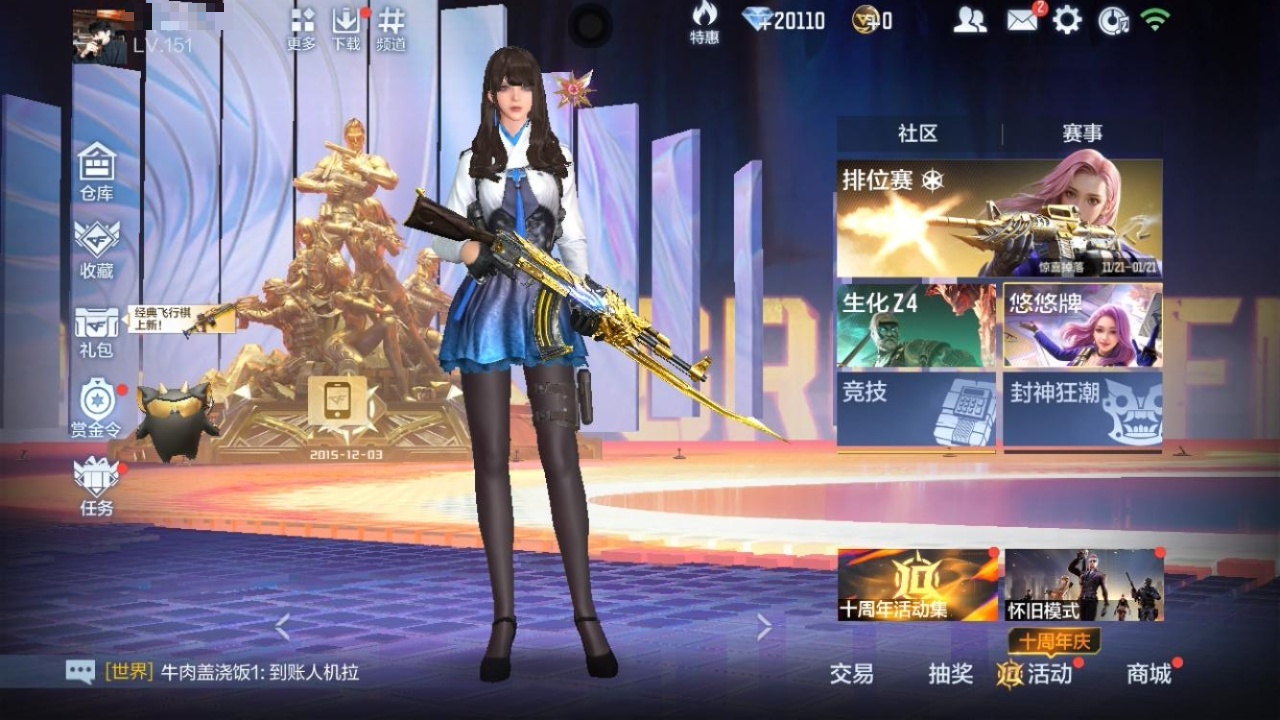The image size is (1280, 720).
Task: Open the settings gear icon
Action: (x=1067, y=20)
